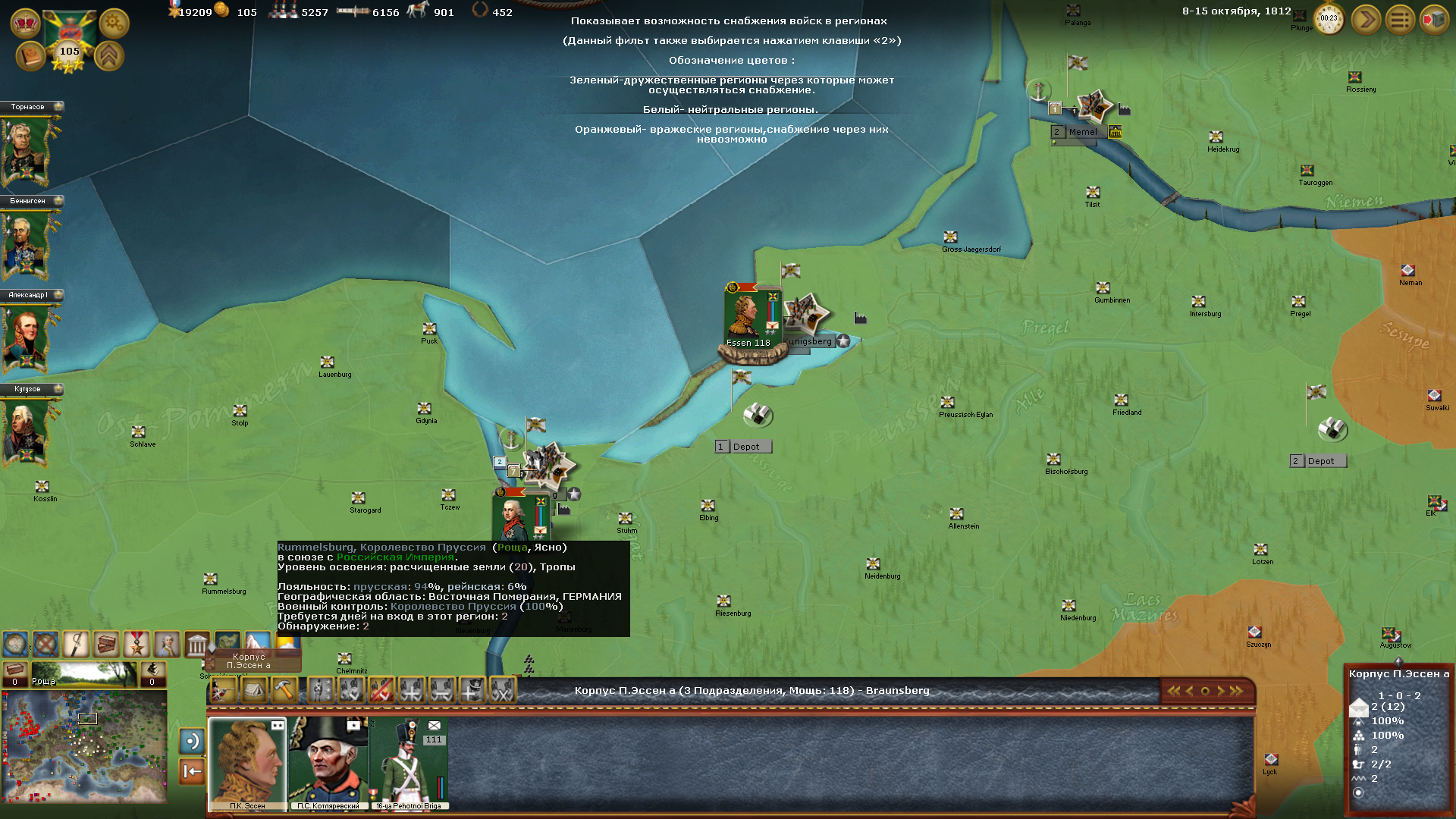This screenshot has width=1456, height=819.
Task: Click the save-and-exit door button
Action: [x=1434, y=20]
